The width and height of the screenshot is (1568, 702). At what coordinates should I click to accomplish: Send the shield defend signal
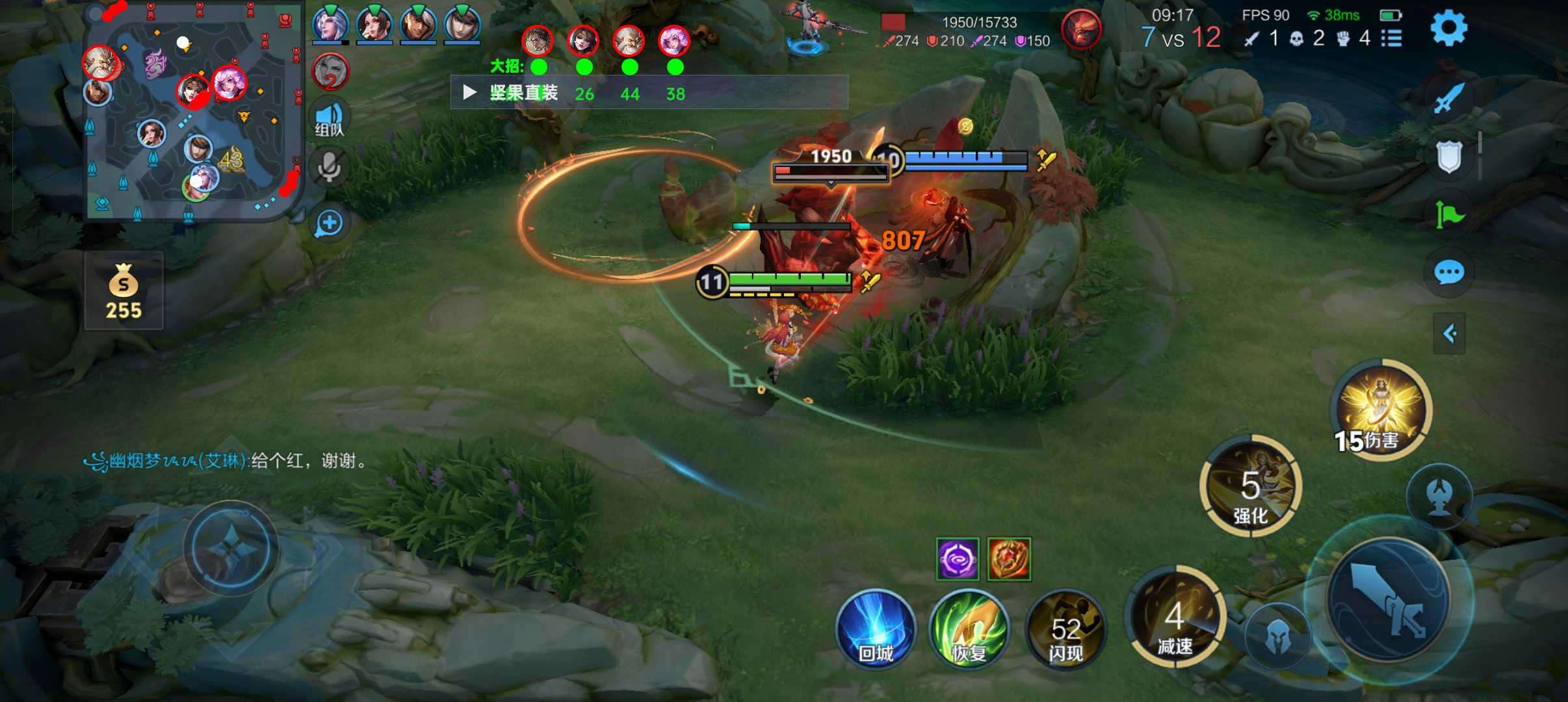pos(1449,157)
